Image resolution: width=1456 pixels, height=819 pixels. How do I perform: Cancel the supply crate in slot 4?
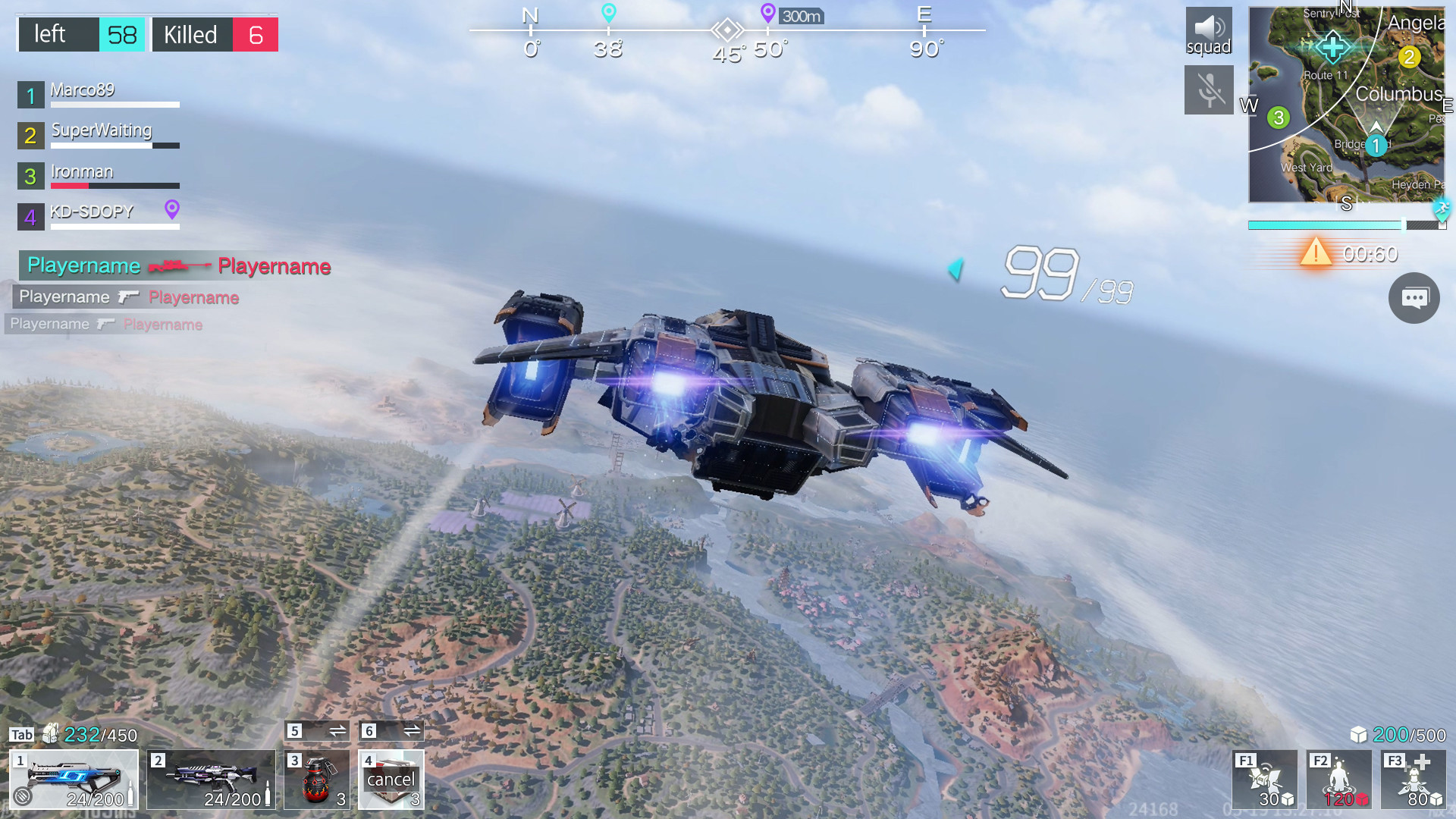point(391,780)
